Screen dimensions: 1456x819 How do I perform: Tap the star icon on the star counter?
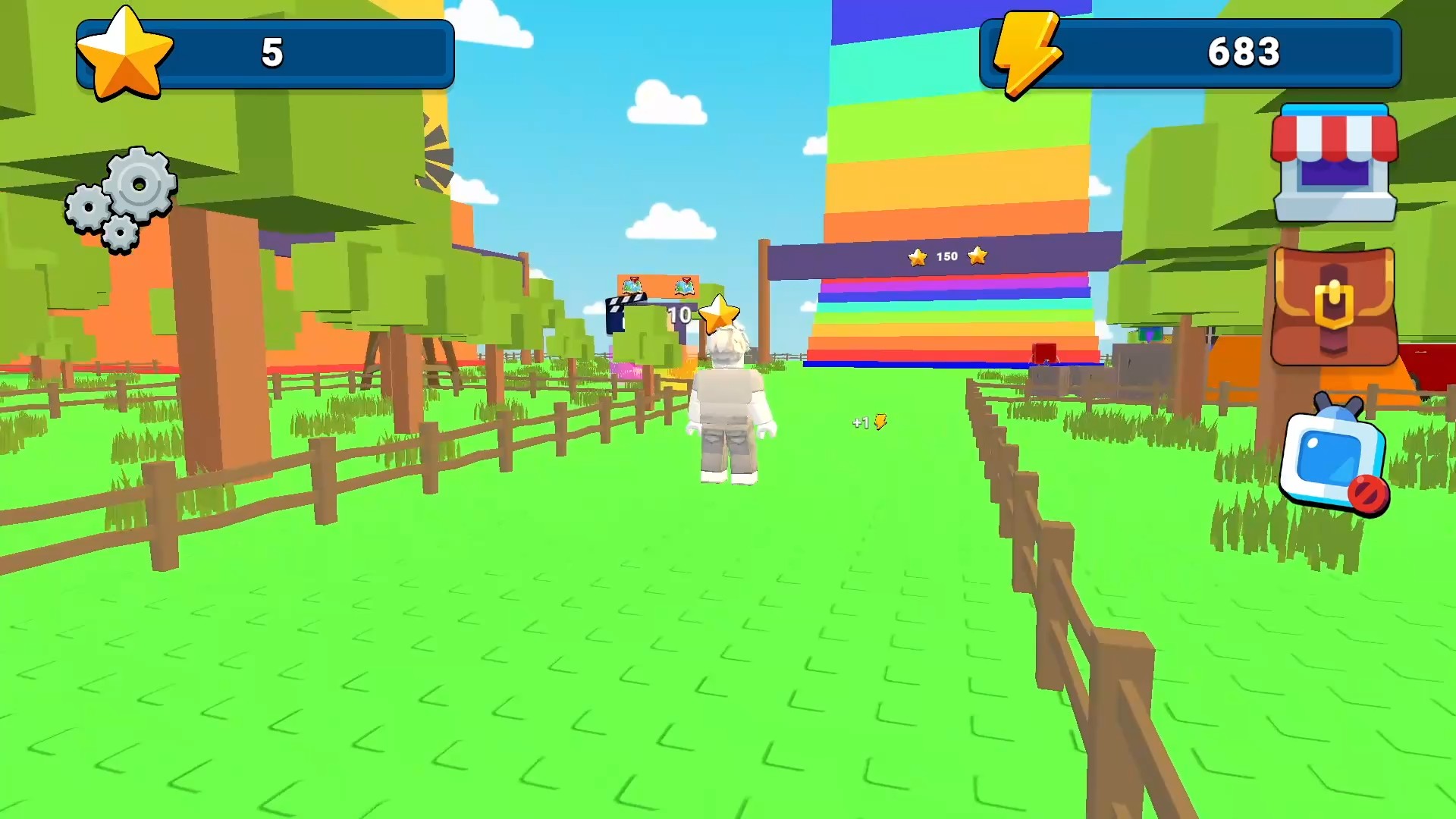(x=126, y=52)
